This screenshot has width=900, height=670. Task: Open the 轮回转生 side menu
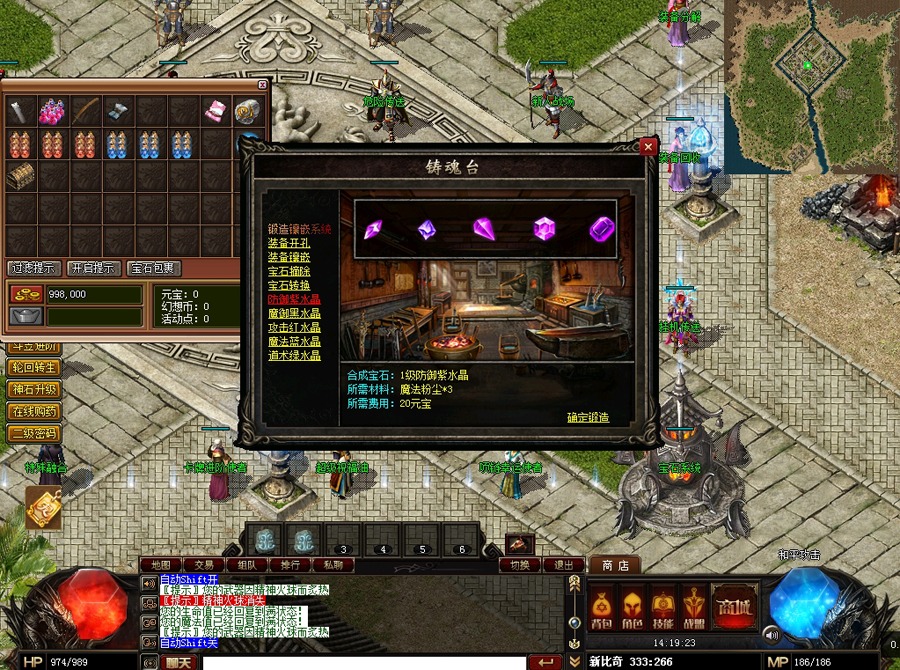[x=35, y=367]
